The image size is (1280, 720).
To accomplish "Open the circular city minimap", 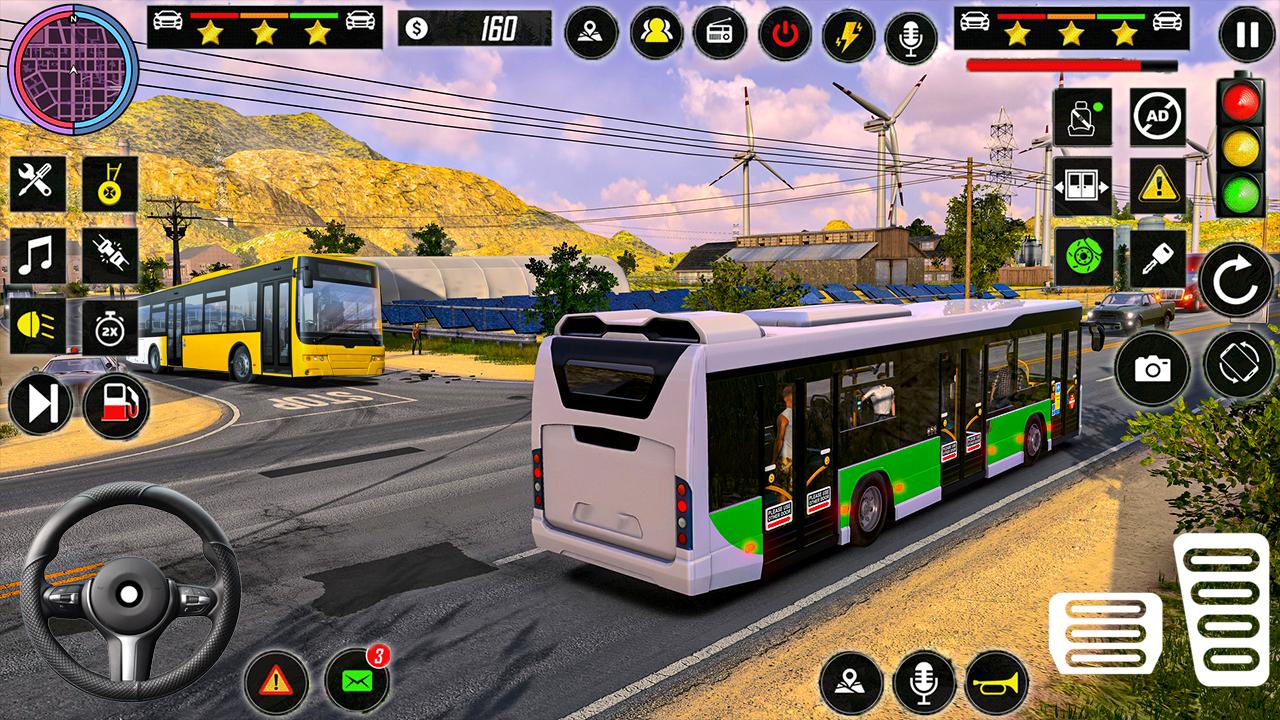I will pyautogui.click(x=72, y=70).
